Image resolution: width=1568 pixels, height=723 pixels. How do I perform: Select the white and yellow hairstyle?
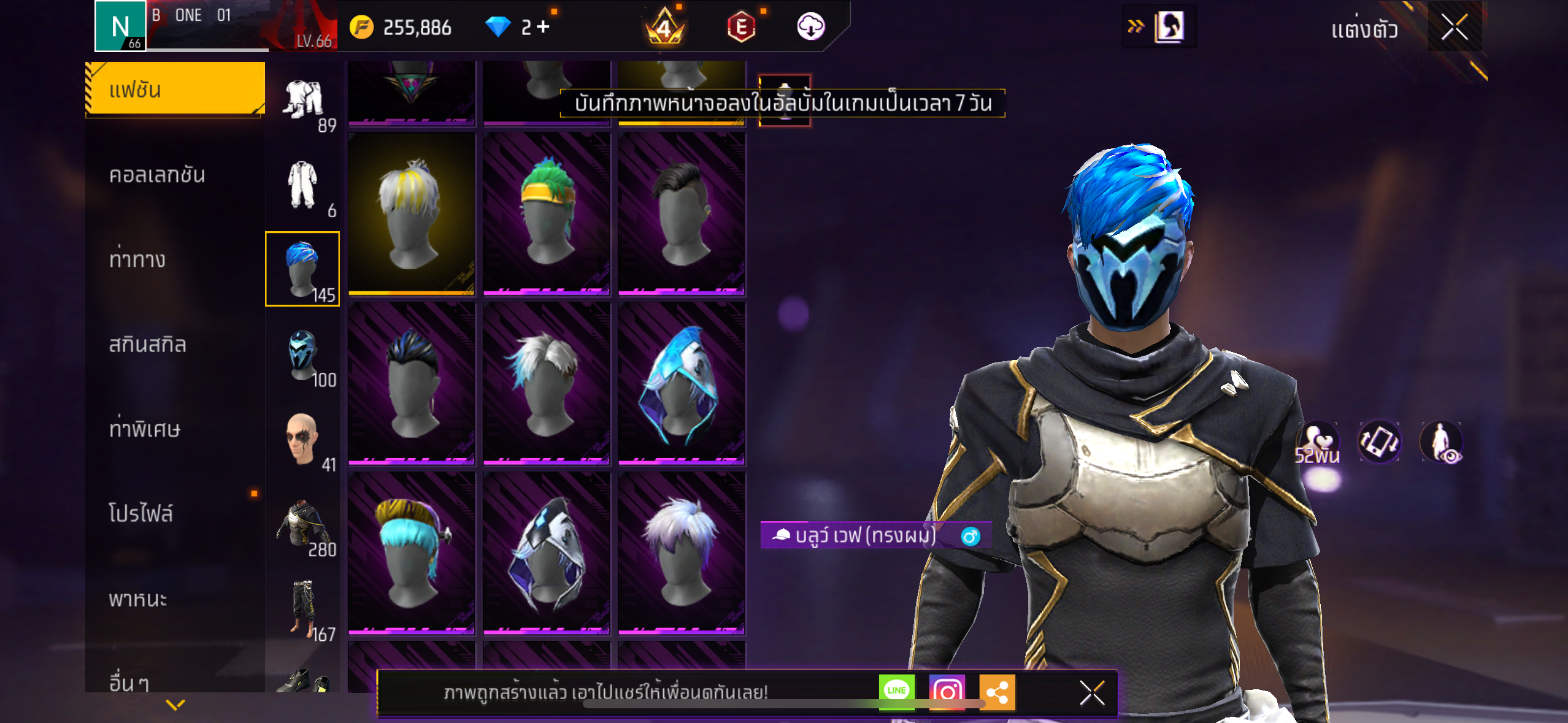point(412,214)
